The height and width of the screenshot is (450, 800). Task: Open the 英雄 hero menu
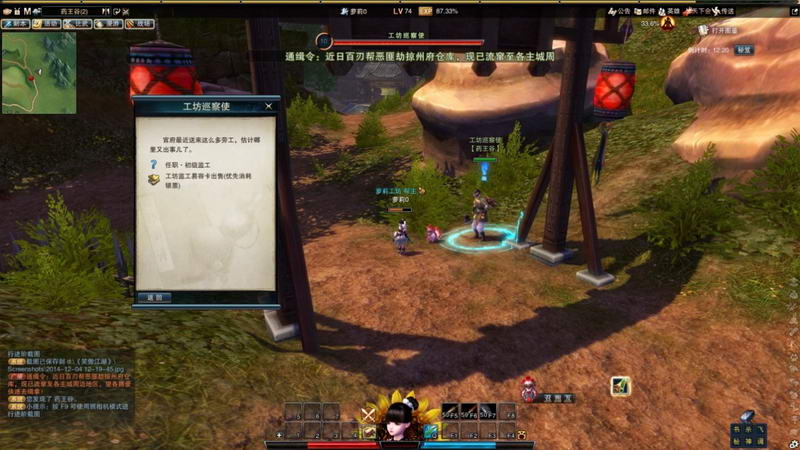click(x=670, y=11)
